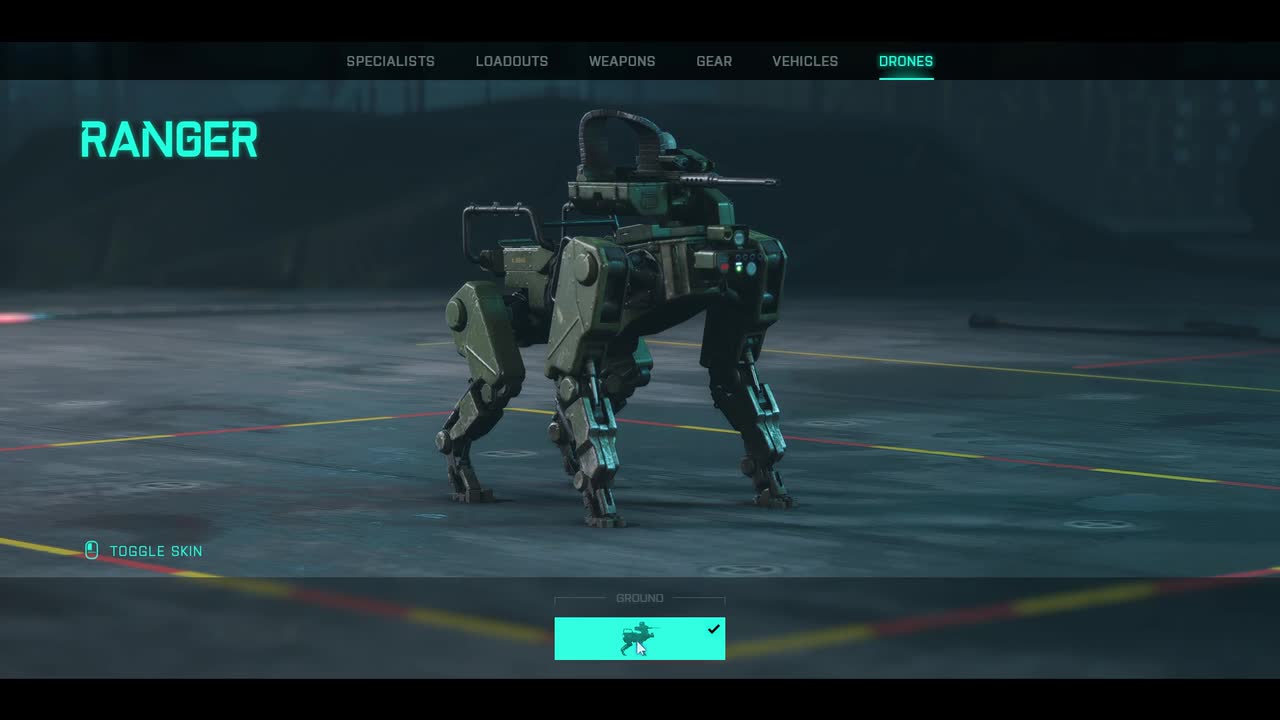The height and width of the screenshot is (720, 1280).
Task: Click the Drones tab
Action: [x=905, y=61]
